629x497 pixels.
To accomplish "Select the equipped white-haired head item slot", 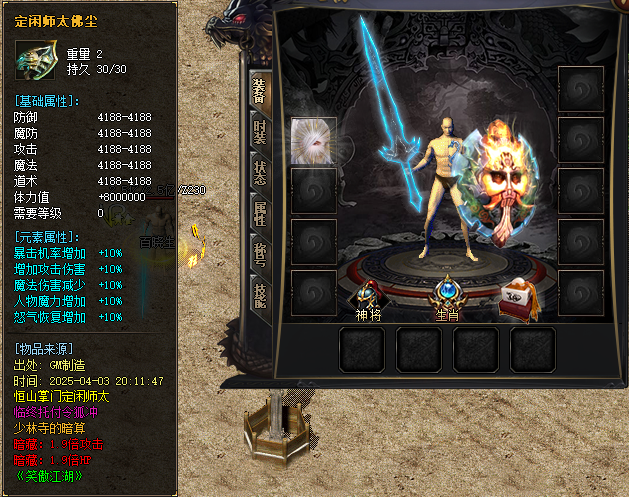I will click(x=312, y=140).
